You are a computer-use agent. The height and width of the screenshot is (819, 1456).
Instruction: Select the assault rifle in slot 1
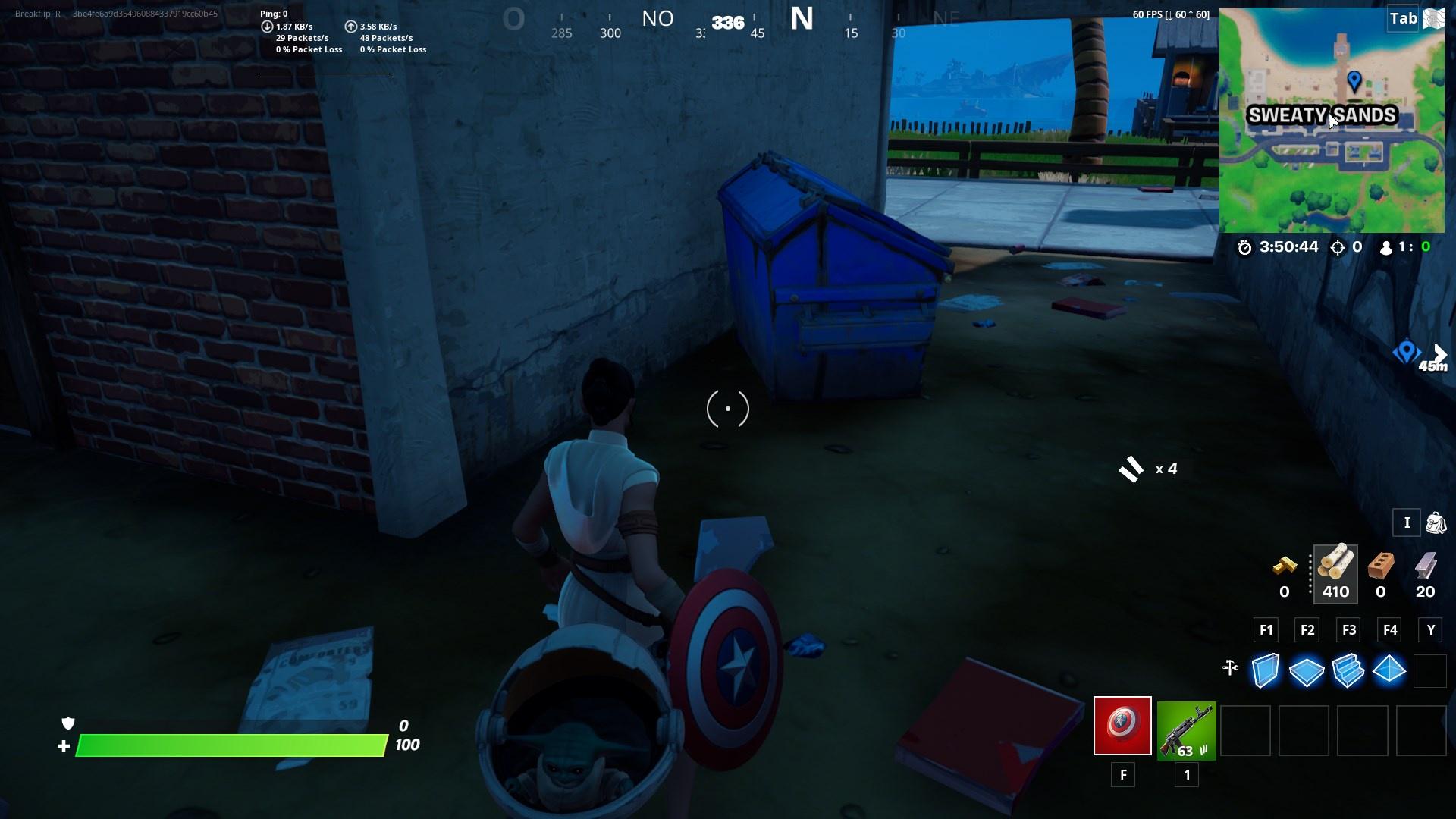pos(1186,730)
